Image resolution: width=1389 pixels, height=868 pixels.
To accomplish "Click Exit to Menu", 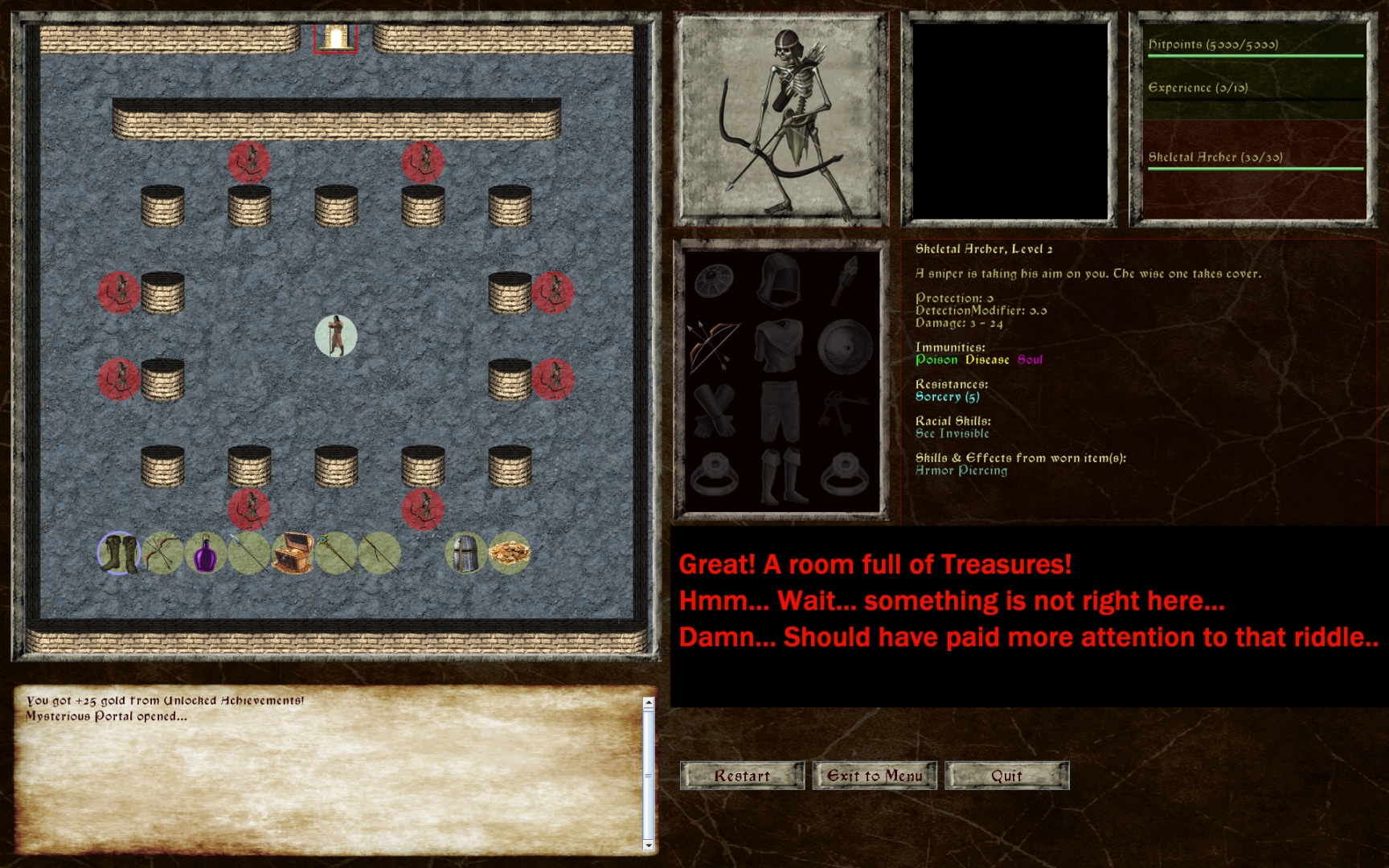I will coord(875,775).
